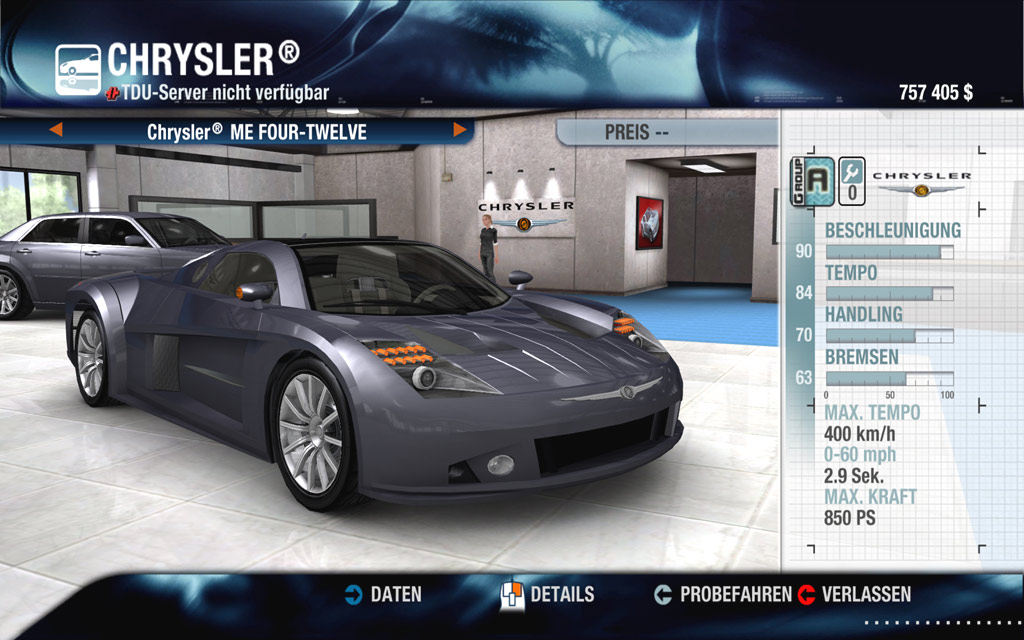Select VERLASSEN to leave the dealership
Viewport: 1024px width, 640px height.
click(855, 594)
